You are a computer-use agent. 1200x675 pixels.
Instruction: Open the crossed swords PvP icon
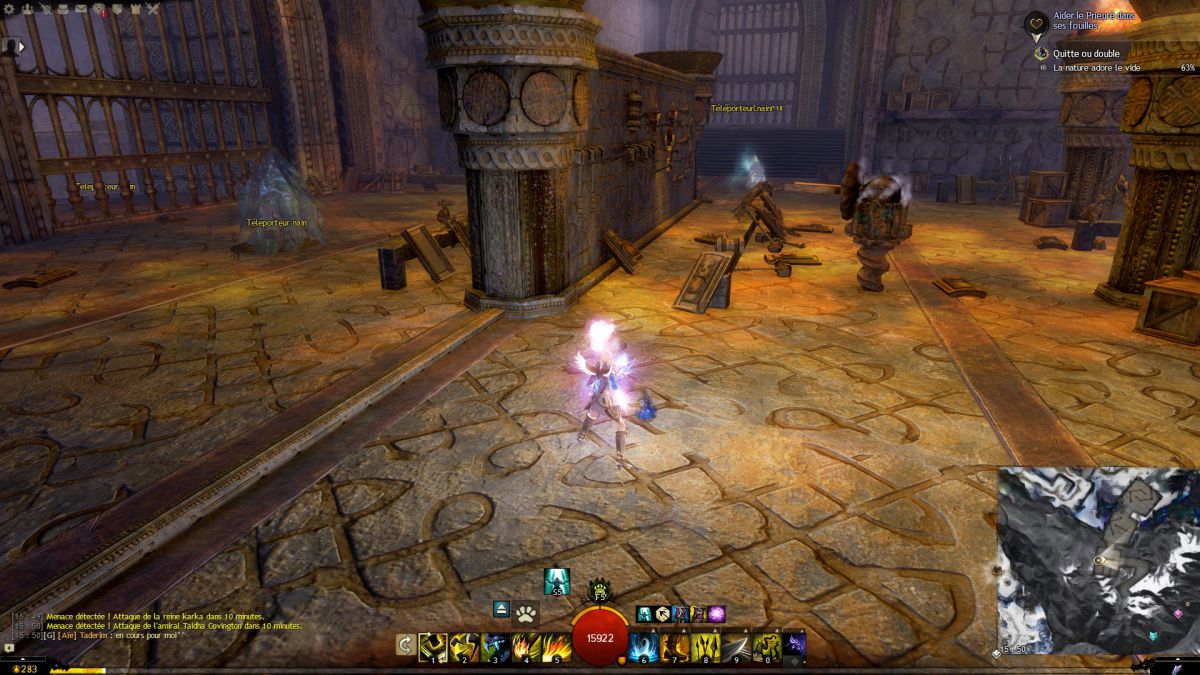point(152,9)
